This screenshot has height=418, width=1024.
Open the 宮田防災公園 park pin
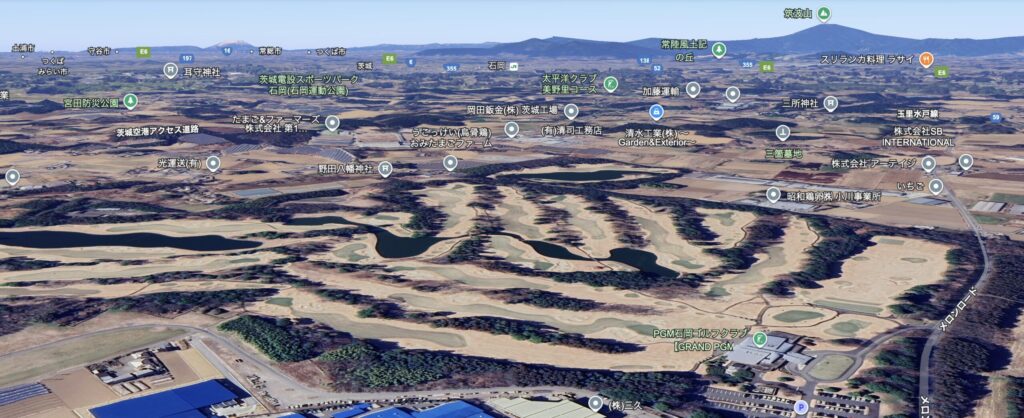pos(130,101)
